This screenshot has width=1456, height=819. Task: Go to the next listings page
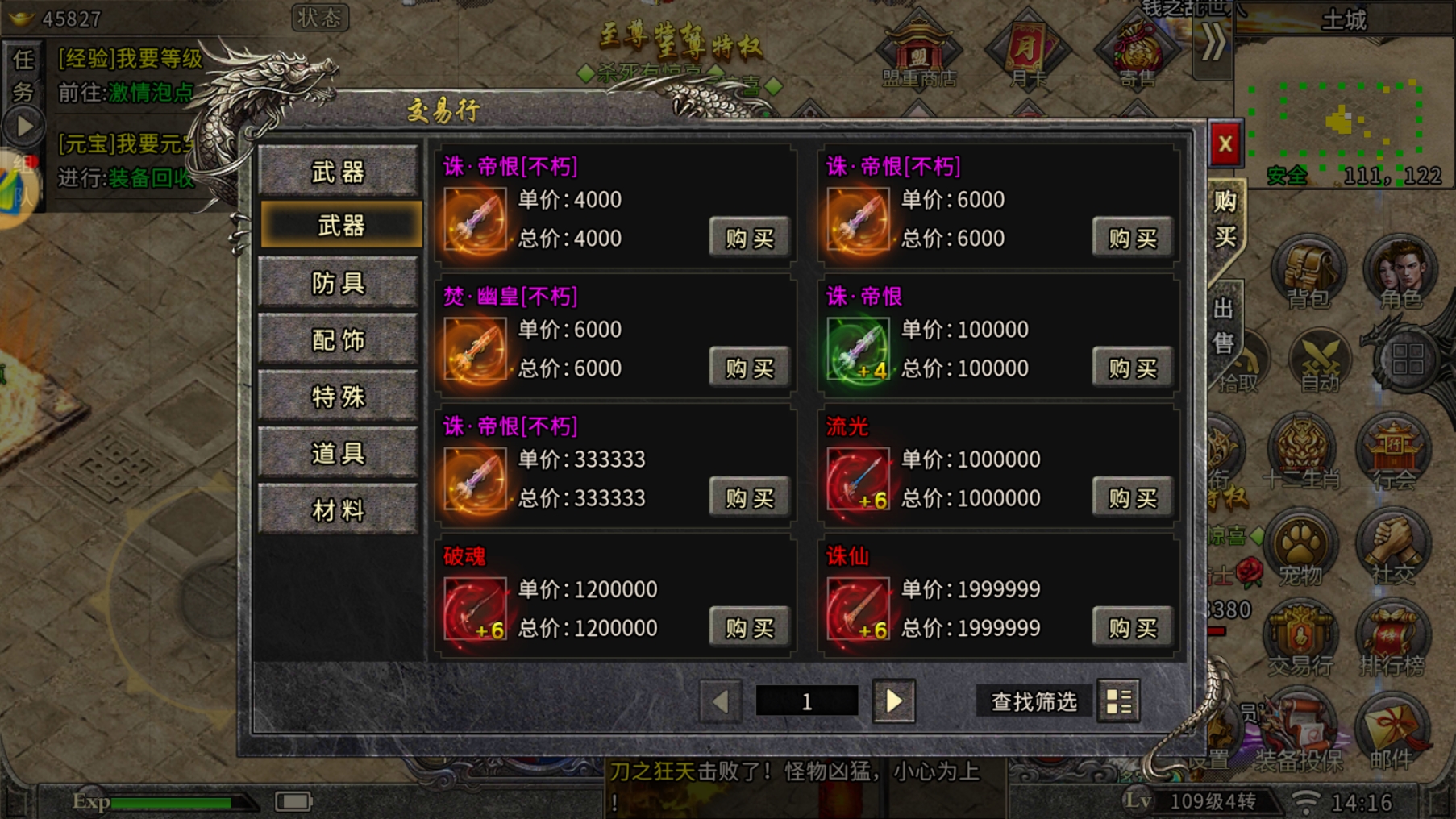893,701
